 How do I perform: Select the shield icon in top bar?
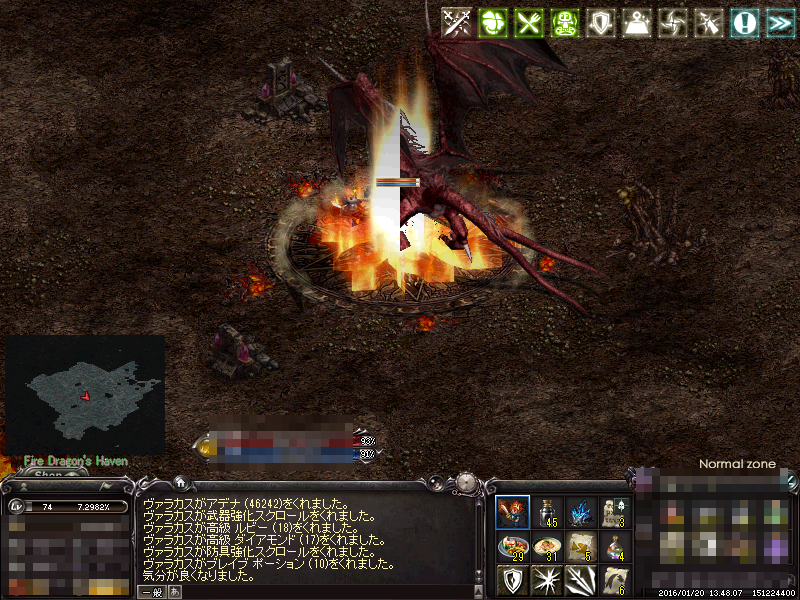tap(600, 22)
